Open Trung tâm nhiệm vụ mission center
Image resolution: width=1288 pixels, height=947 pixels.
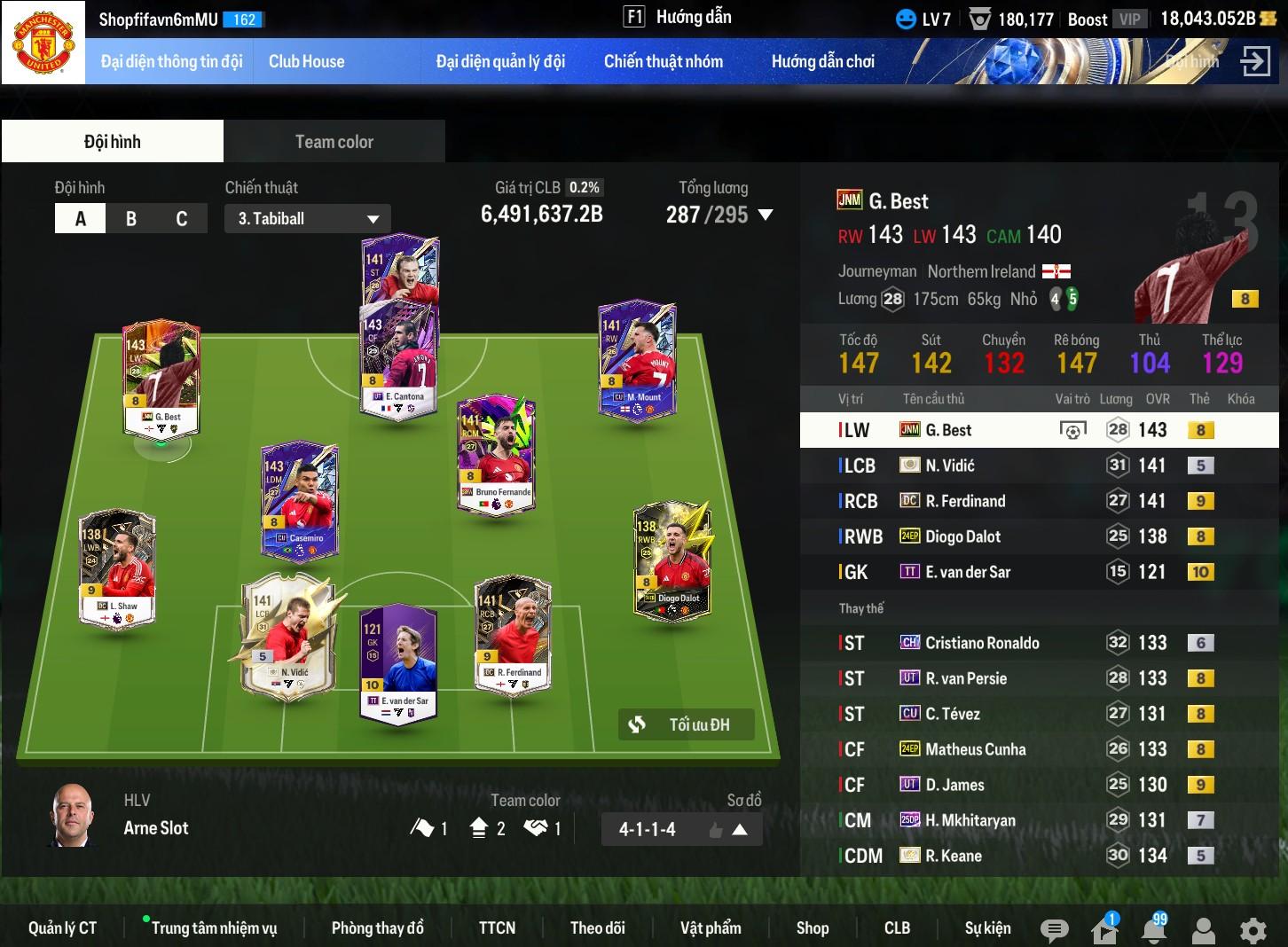[x=214, y=927]
